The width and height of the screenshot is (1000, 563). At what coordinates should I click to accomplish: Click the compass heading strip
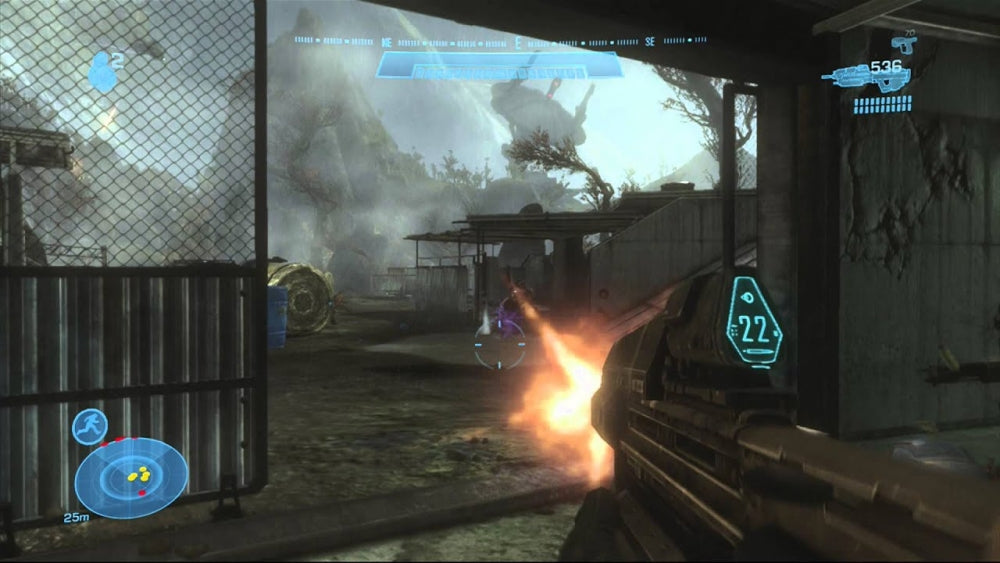tap(500, 43)
